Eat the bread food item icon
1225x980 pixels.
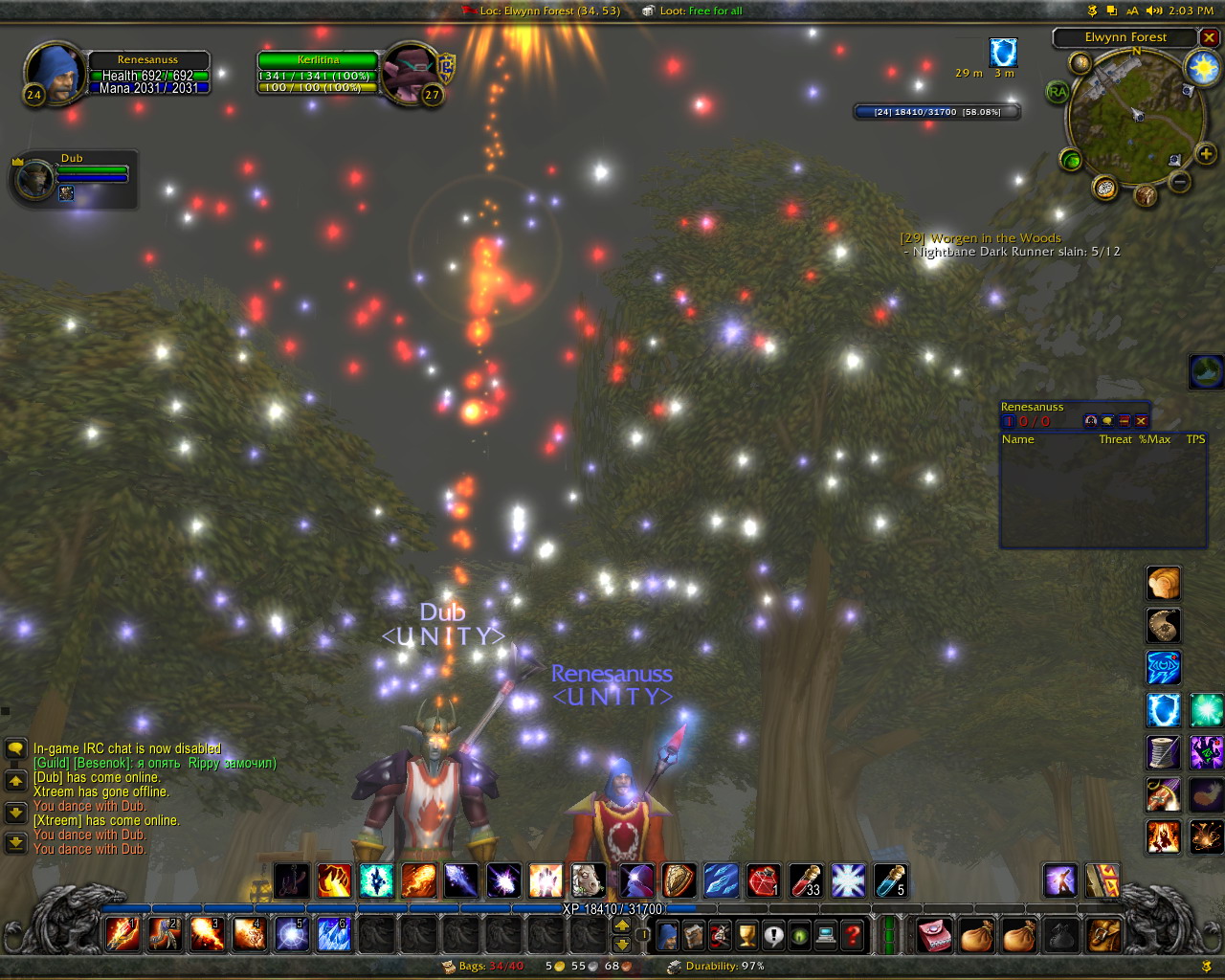coord(1164,583)
